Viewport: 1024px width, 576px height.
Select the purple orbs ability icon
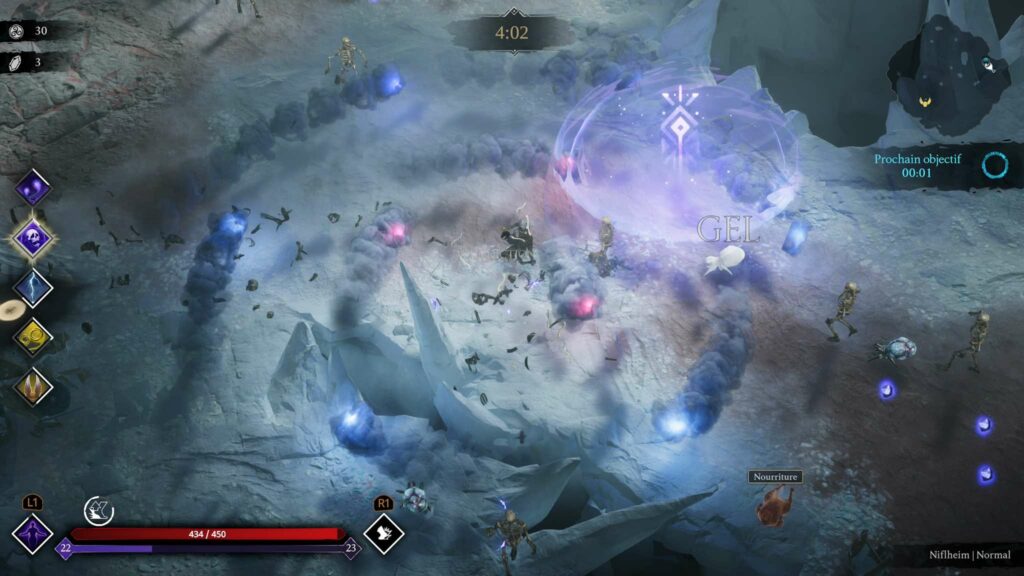point(33,187)
